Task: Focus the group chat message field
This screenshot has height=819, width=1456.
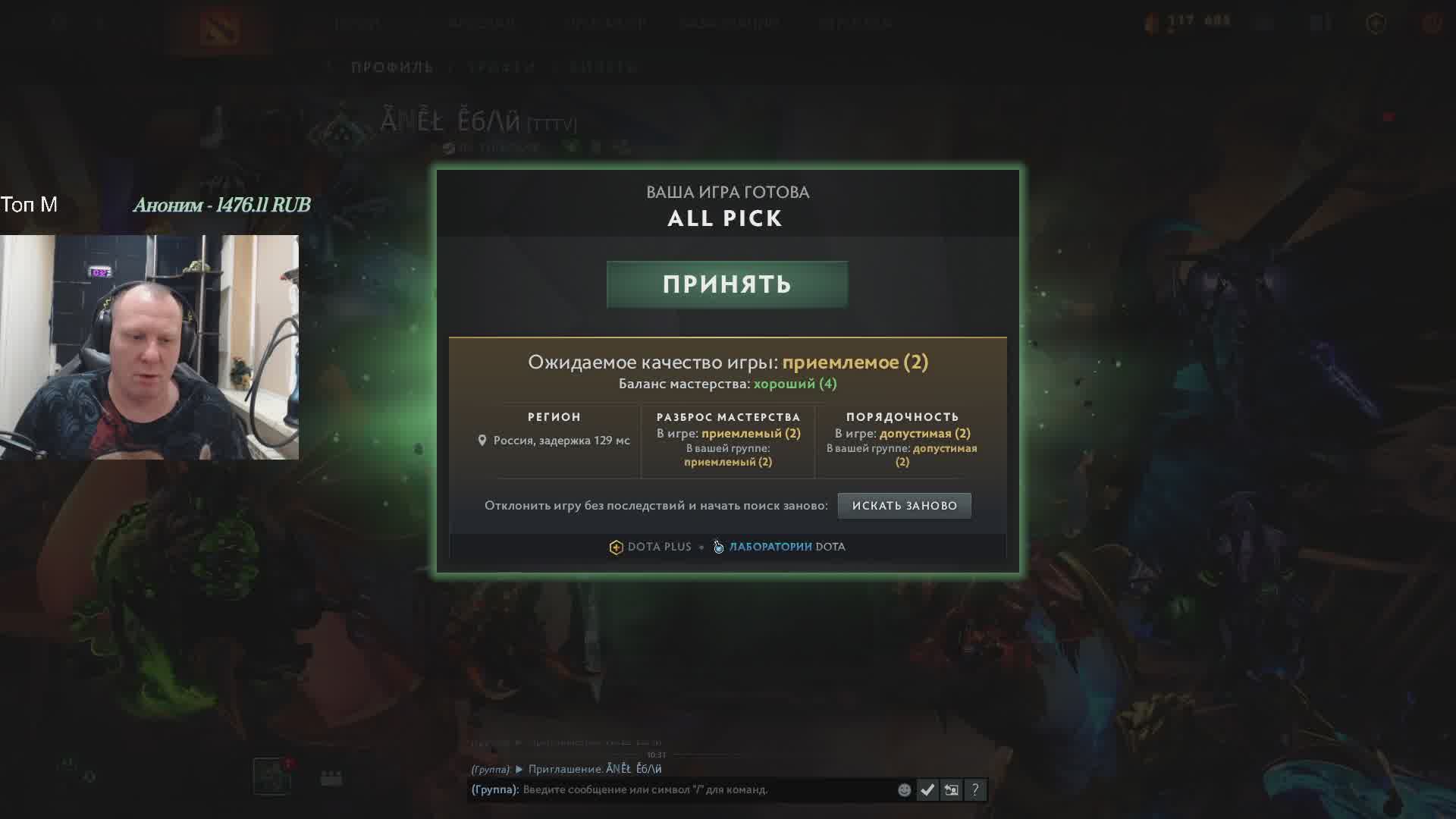Action: [705, 789]
